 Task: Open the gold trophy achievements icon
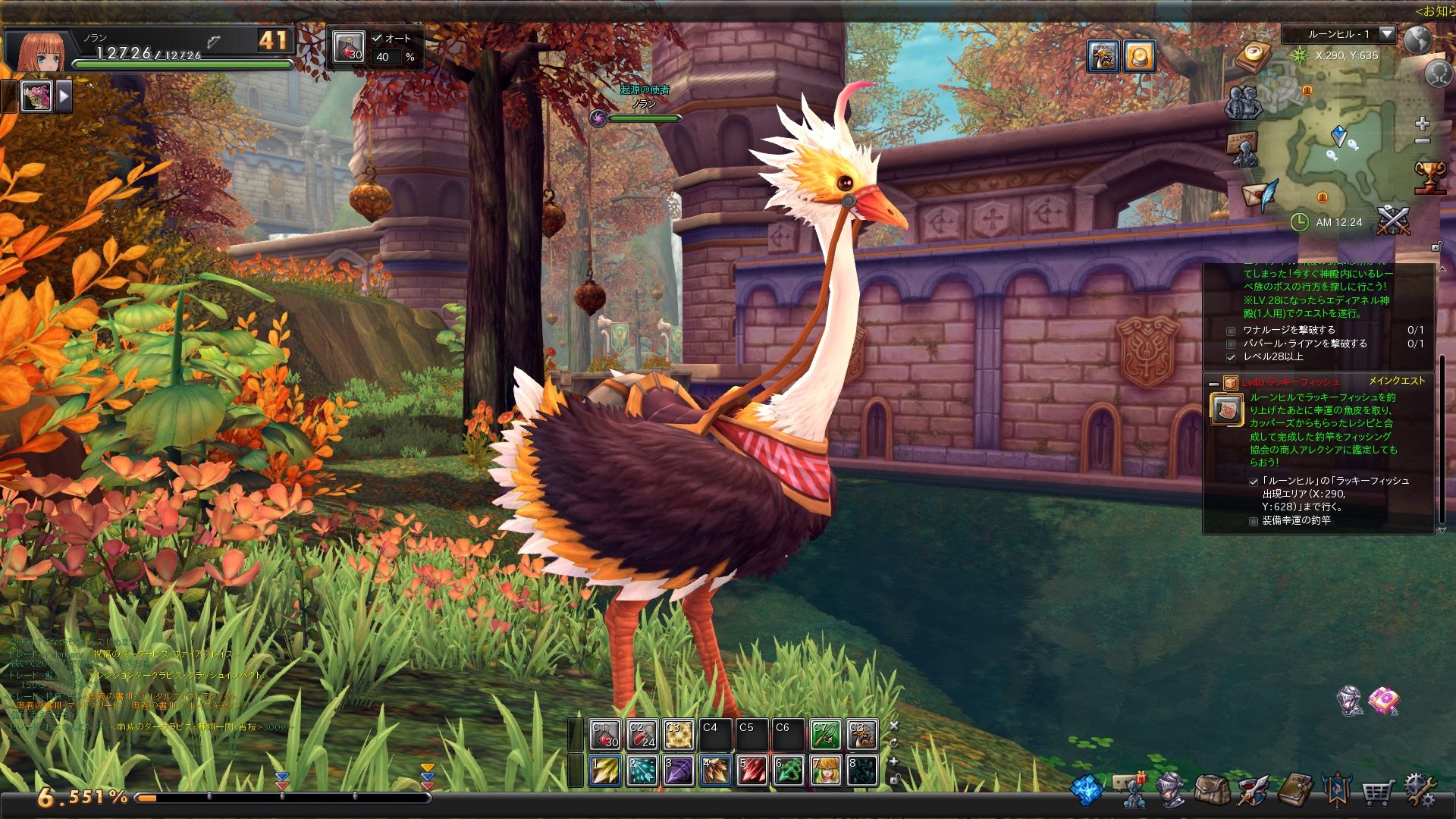pos(1430,177)
